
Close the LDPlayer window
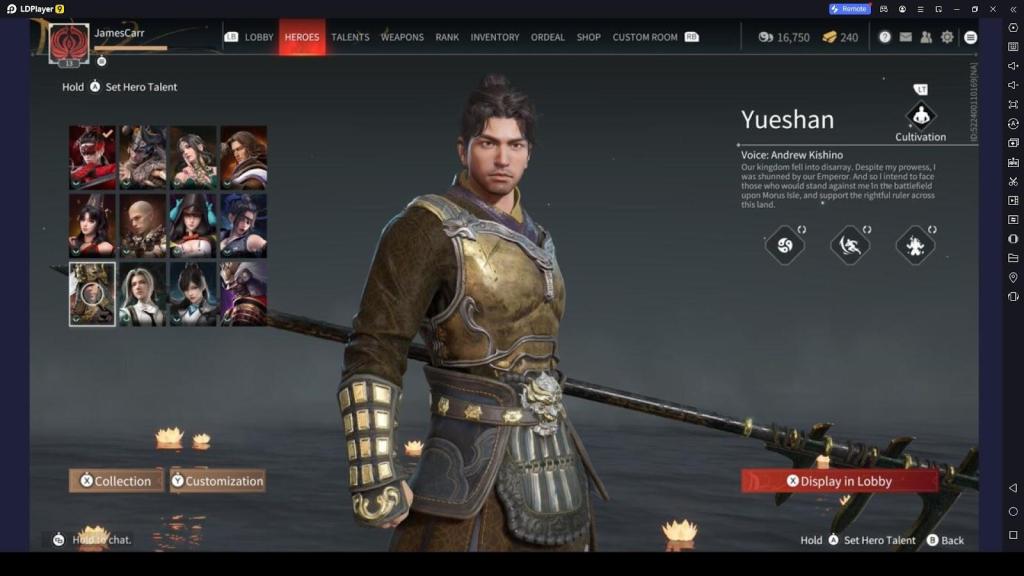click(x=993, y=9)
